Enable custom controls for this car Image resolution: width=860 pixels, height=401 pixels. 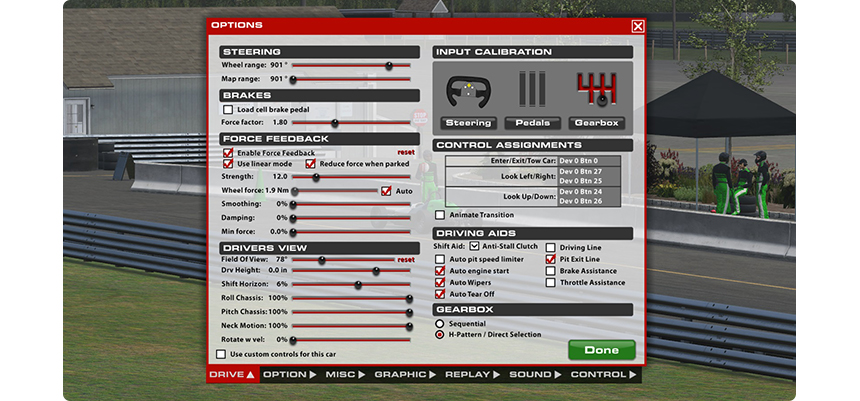[222, 354]
